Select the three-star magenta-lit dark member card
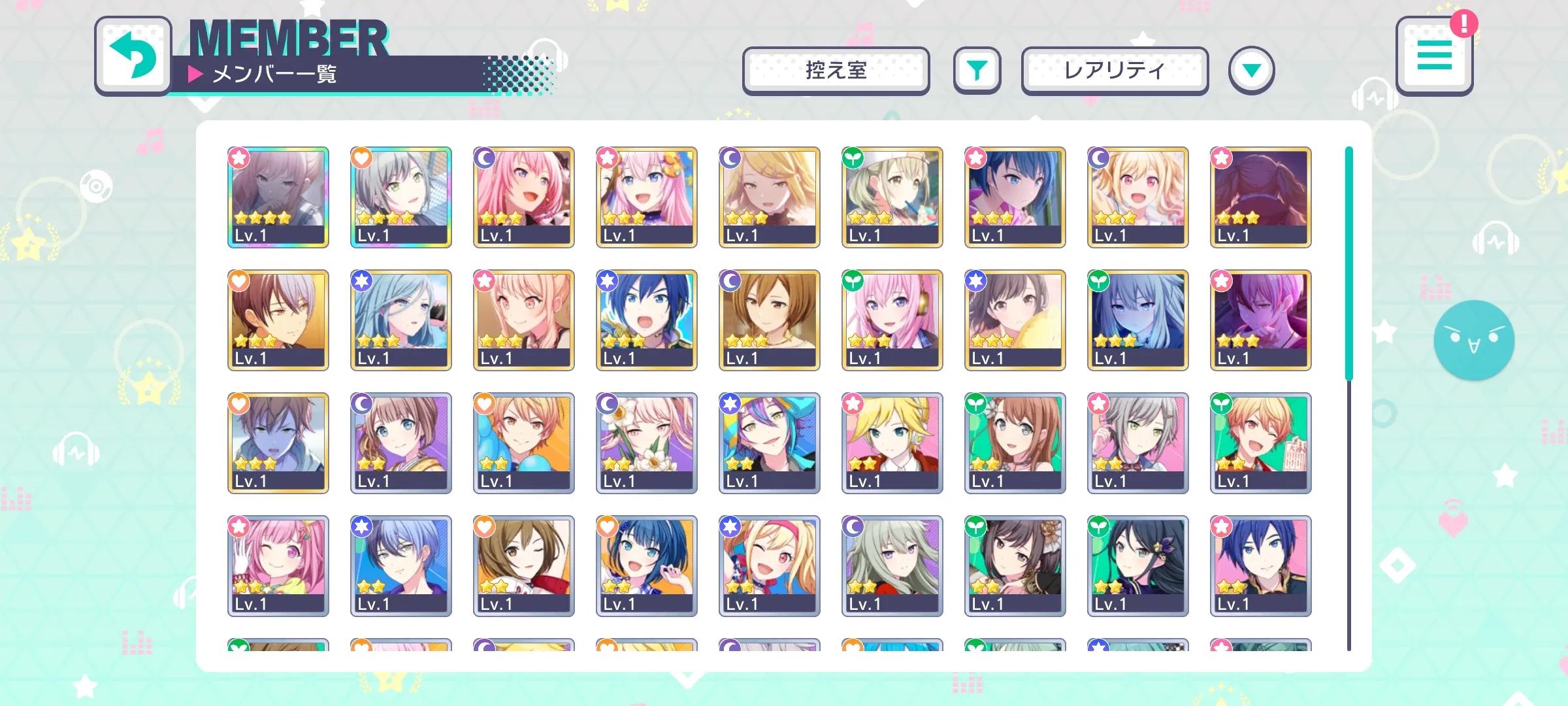The image size is (1568, 706). (x=1261, y=320)
